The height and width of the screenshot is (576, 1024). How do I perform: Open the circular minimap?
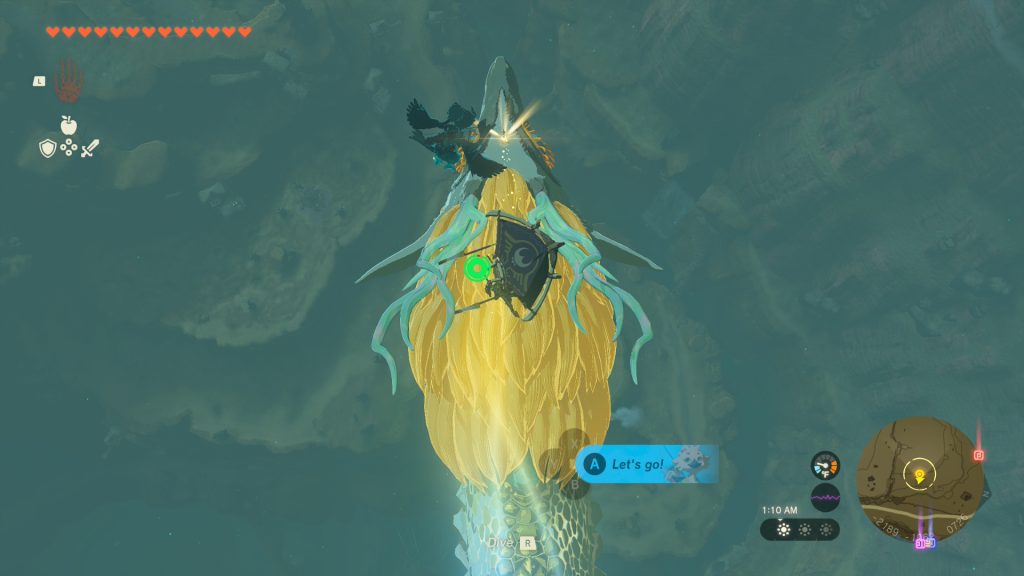pyautogui.click(x=920, y=479)
